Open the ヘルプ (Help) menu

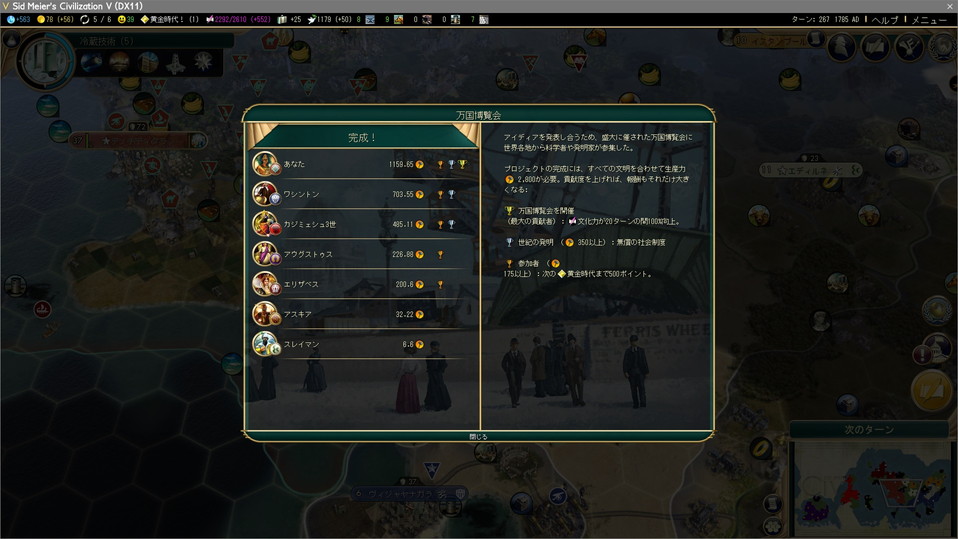(x=884, y=19)
